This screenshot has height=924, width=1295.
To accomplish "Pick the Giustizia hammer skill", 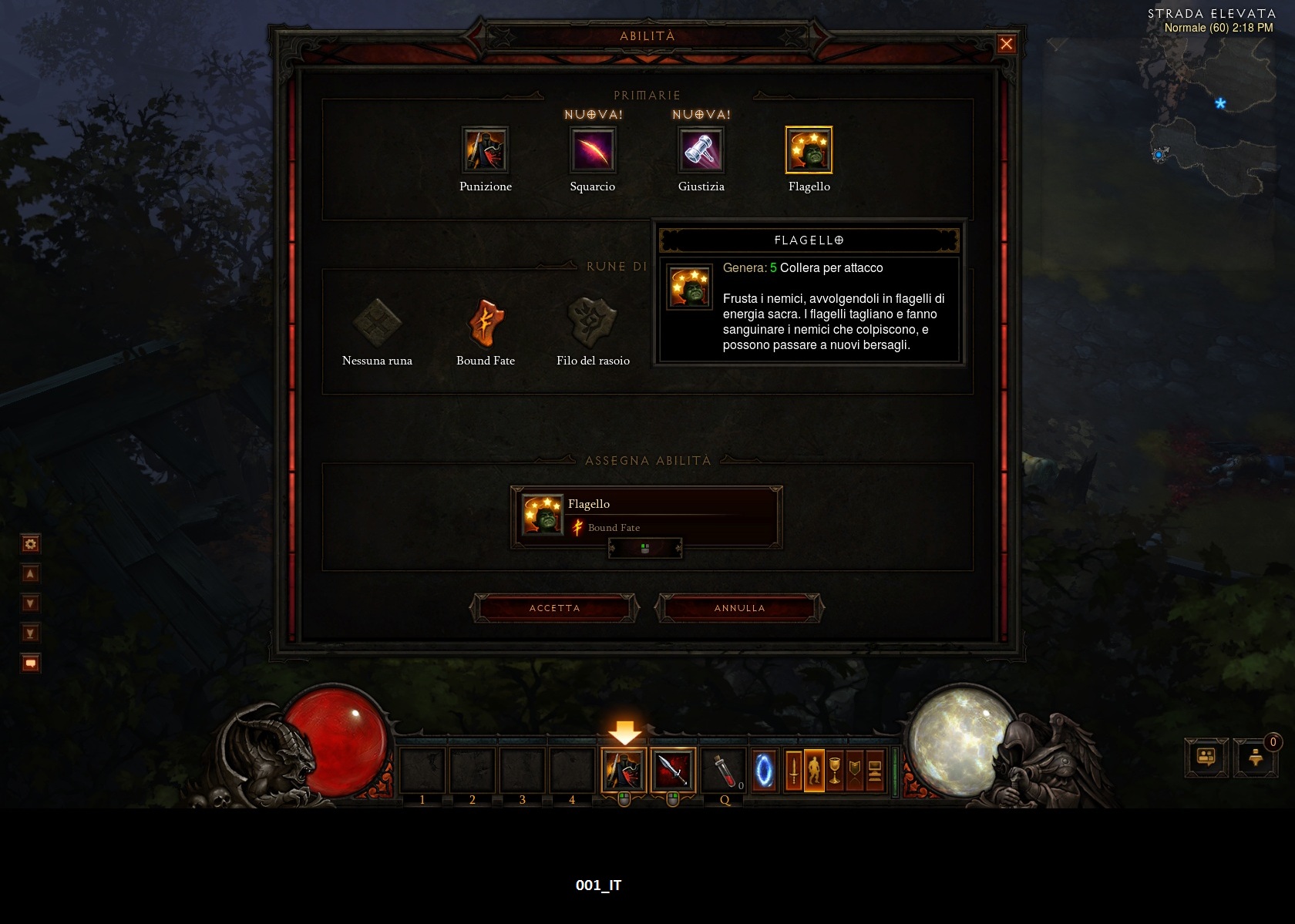I will 701,150.
